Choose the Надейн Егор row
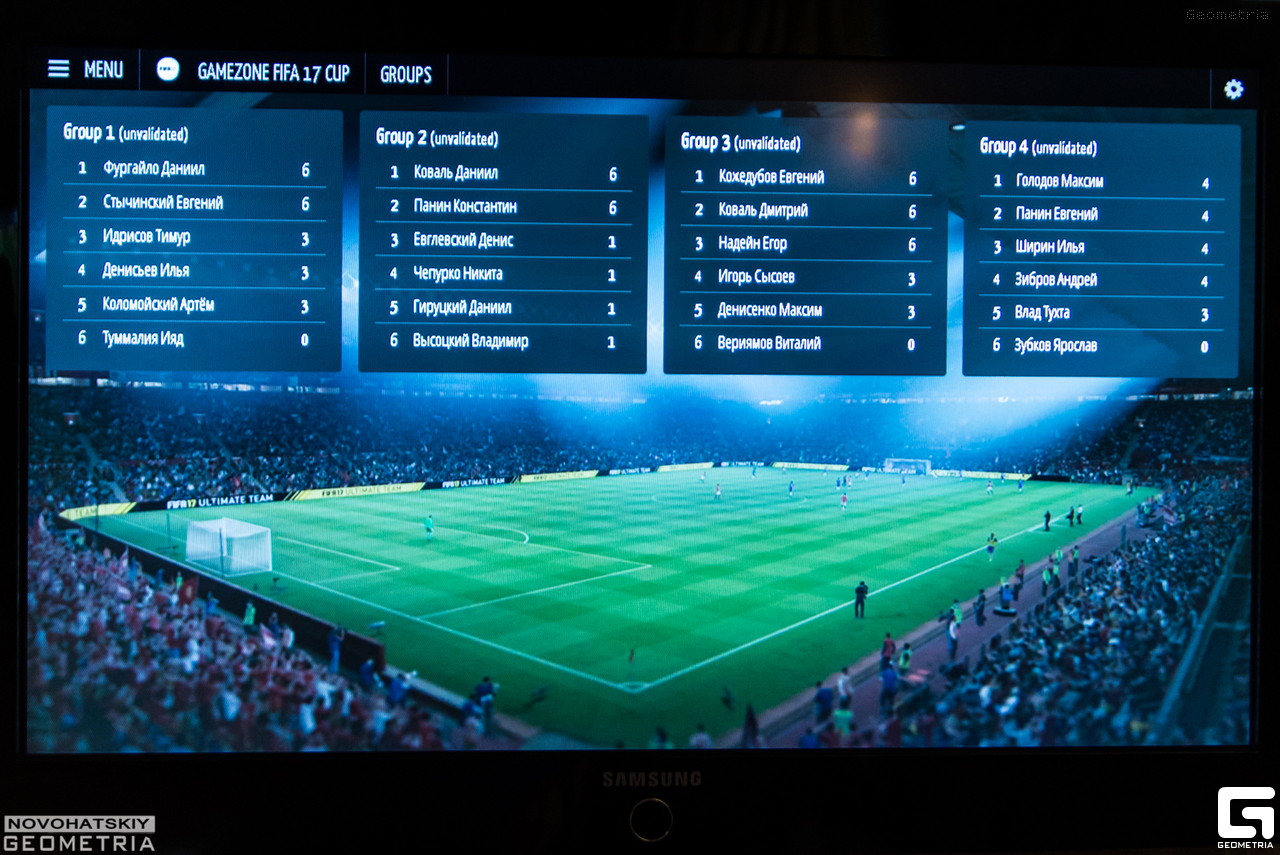Image resolution: width=1280 pixels, height=855 pixels. tap(753, 244)
